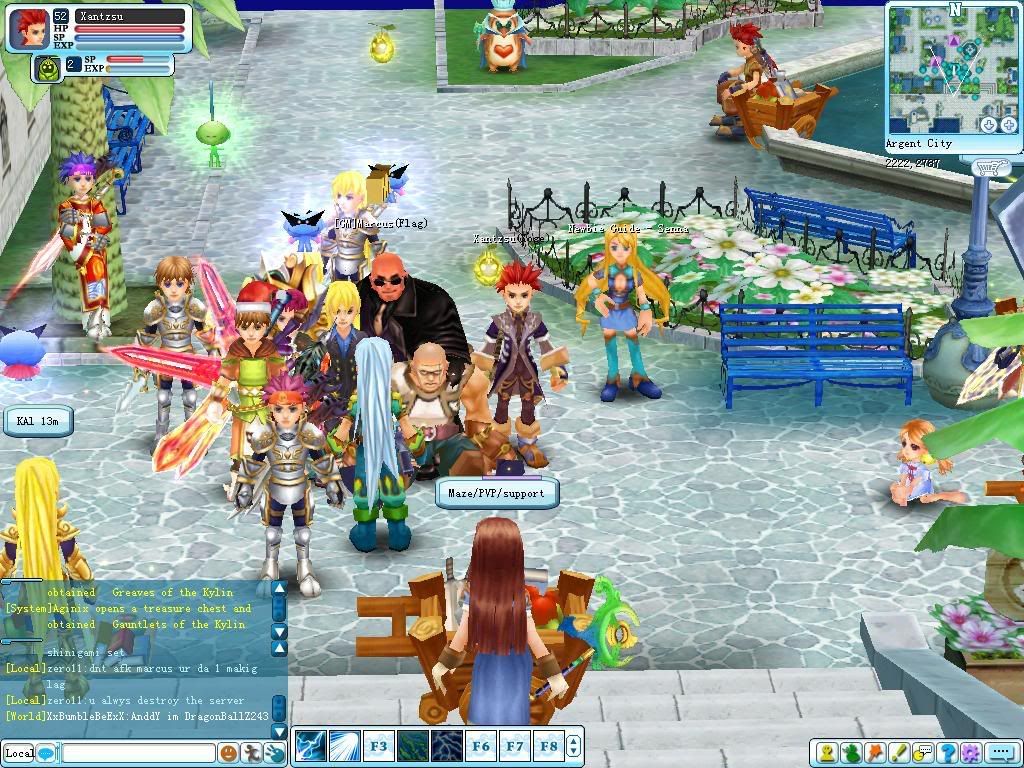The height and width of the screenshot is (768, 1024).
Task: Open the yellow character figure menu
Action: [827, 753]
